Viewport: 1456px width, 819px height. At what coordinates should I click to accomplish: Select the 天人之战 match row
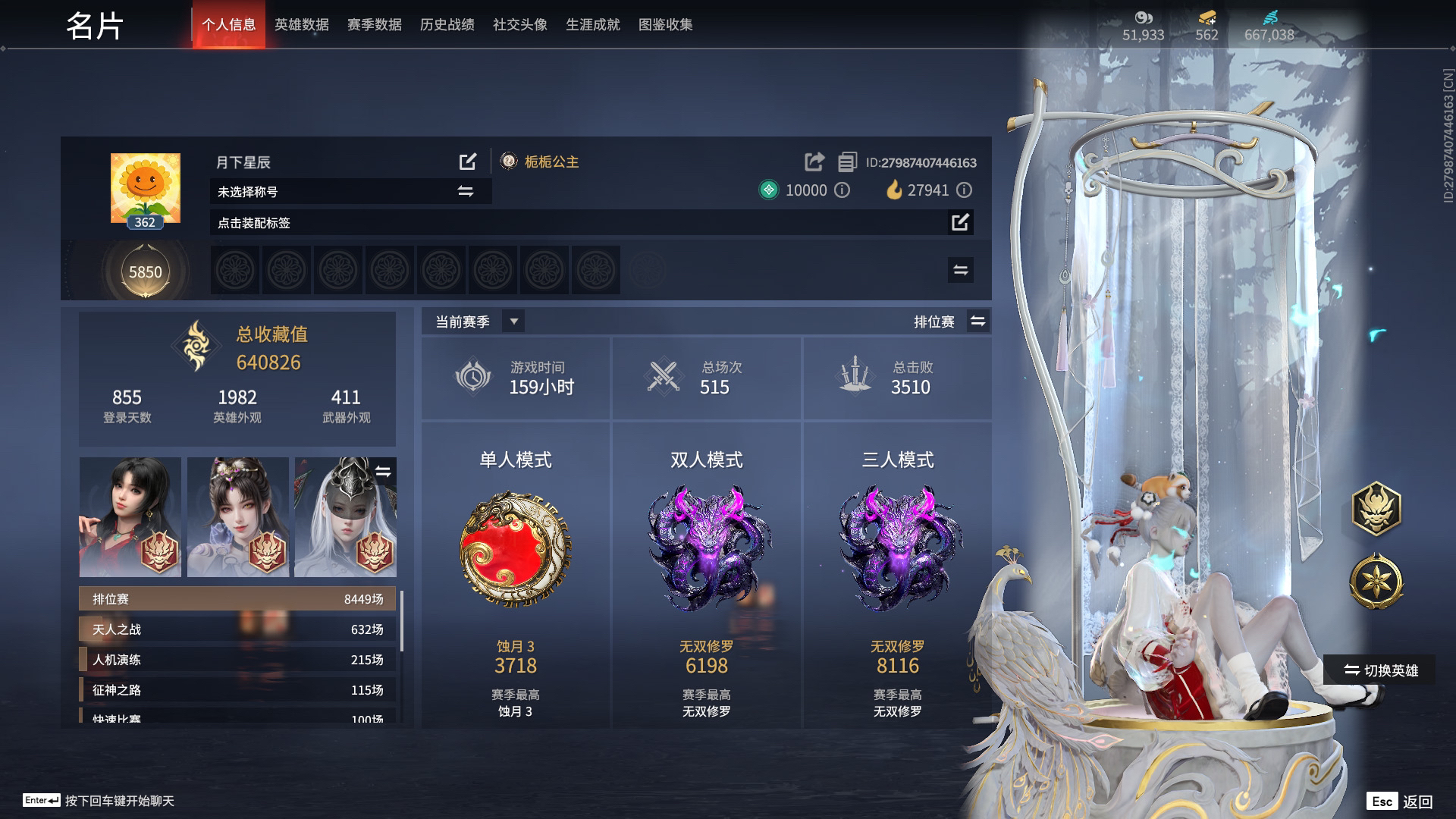point(237,629)
